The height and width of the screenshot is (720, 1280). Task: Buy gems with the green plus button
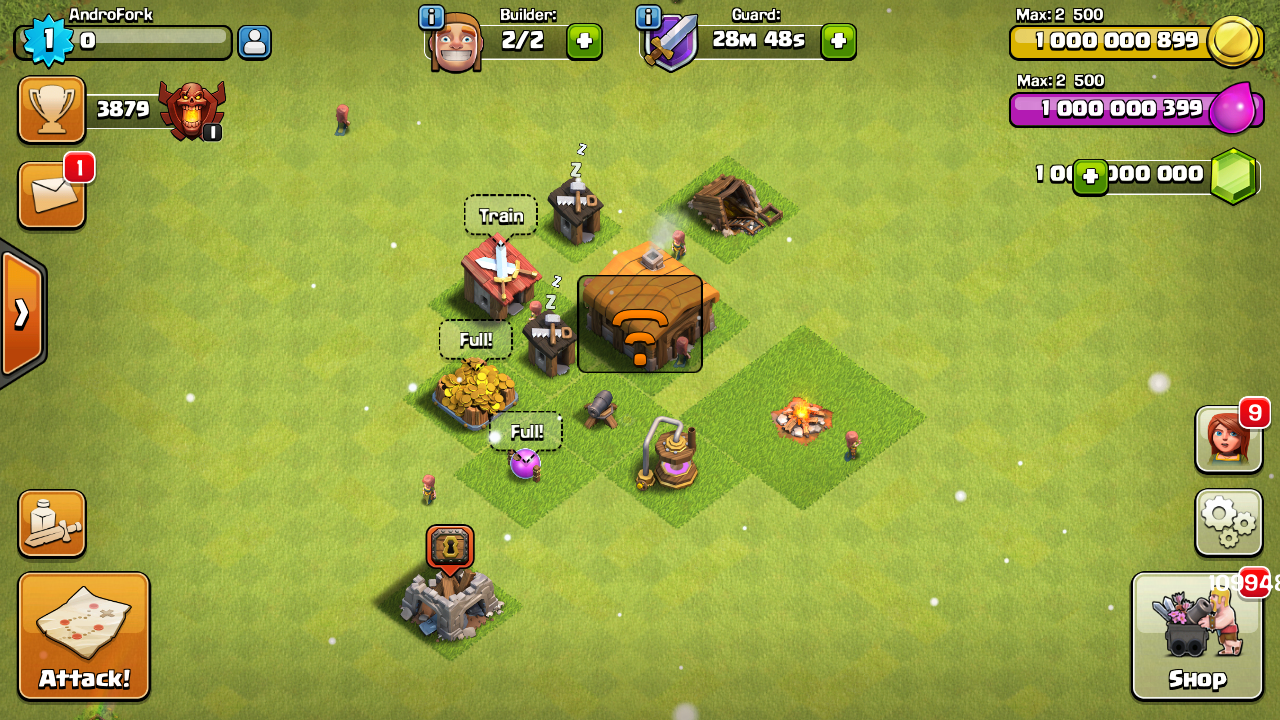point(1090,175)
